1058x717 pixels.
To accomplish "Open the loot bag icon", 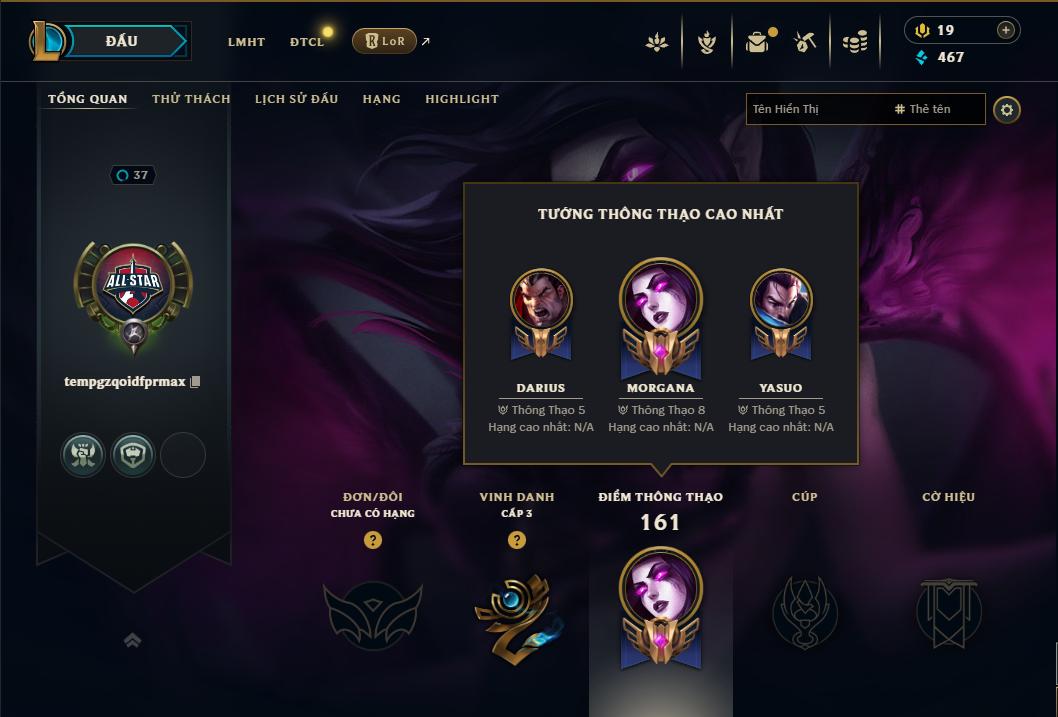I will pos(757,42).
